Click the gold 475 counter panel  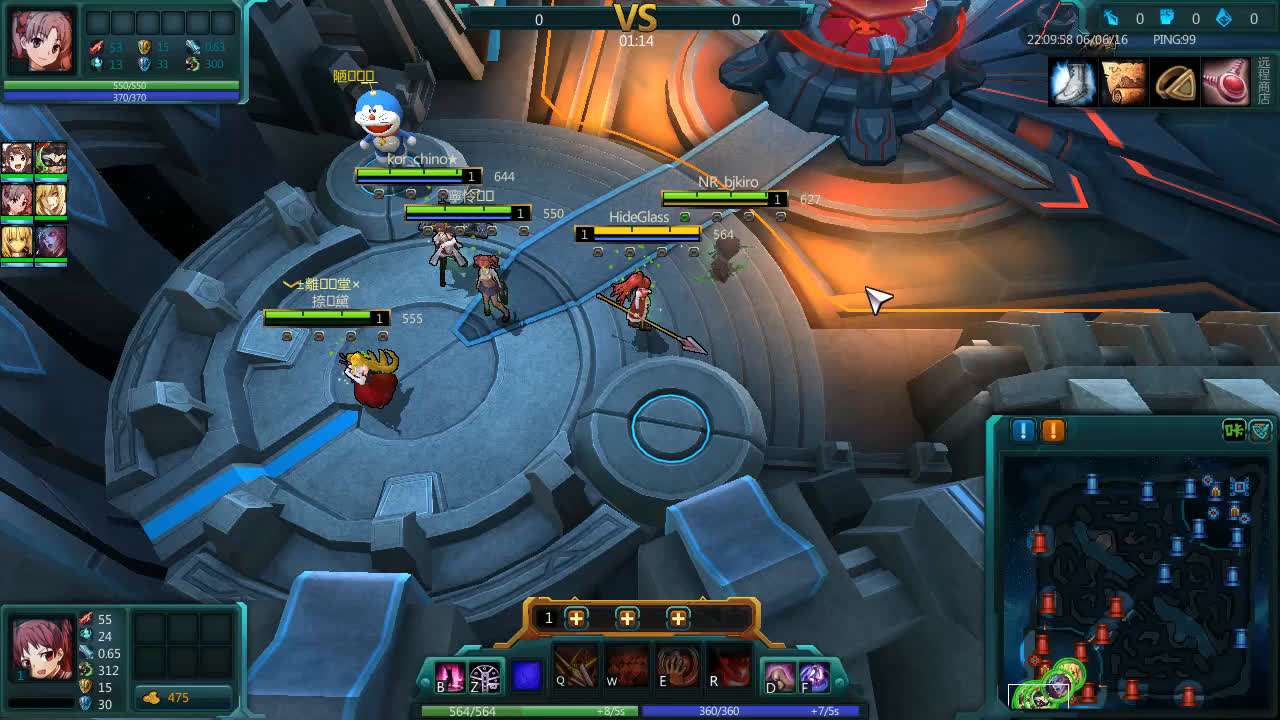point(185,697)
